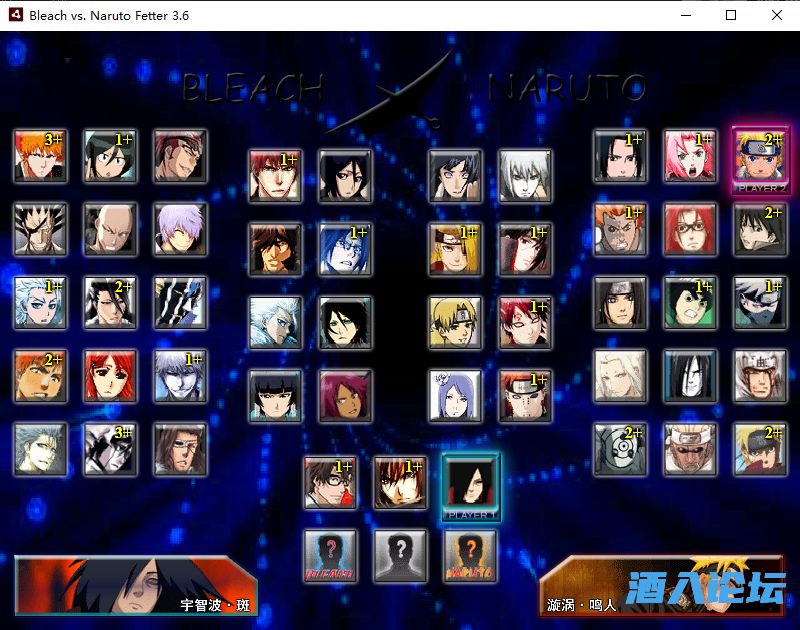Image resolution: width=800 pixels, height=630 pixels.
Task: Select orange-haired Ichigo with the 3+ badge
Action: click(40, 155)
